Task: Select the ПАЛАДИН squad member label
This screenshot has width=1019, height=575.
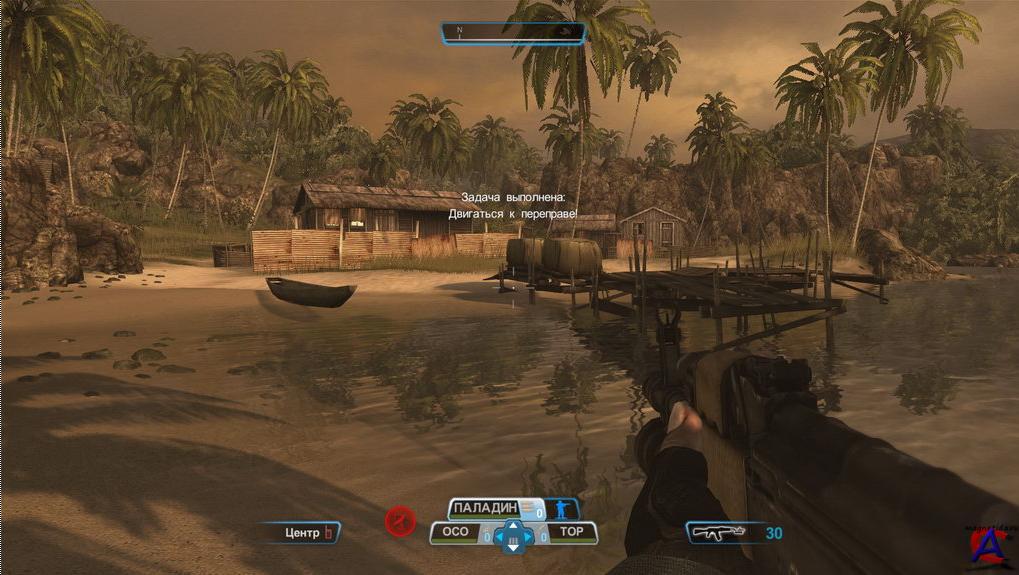Action: point(490,509)
